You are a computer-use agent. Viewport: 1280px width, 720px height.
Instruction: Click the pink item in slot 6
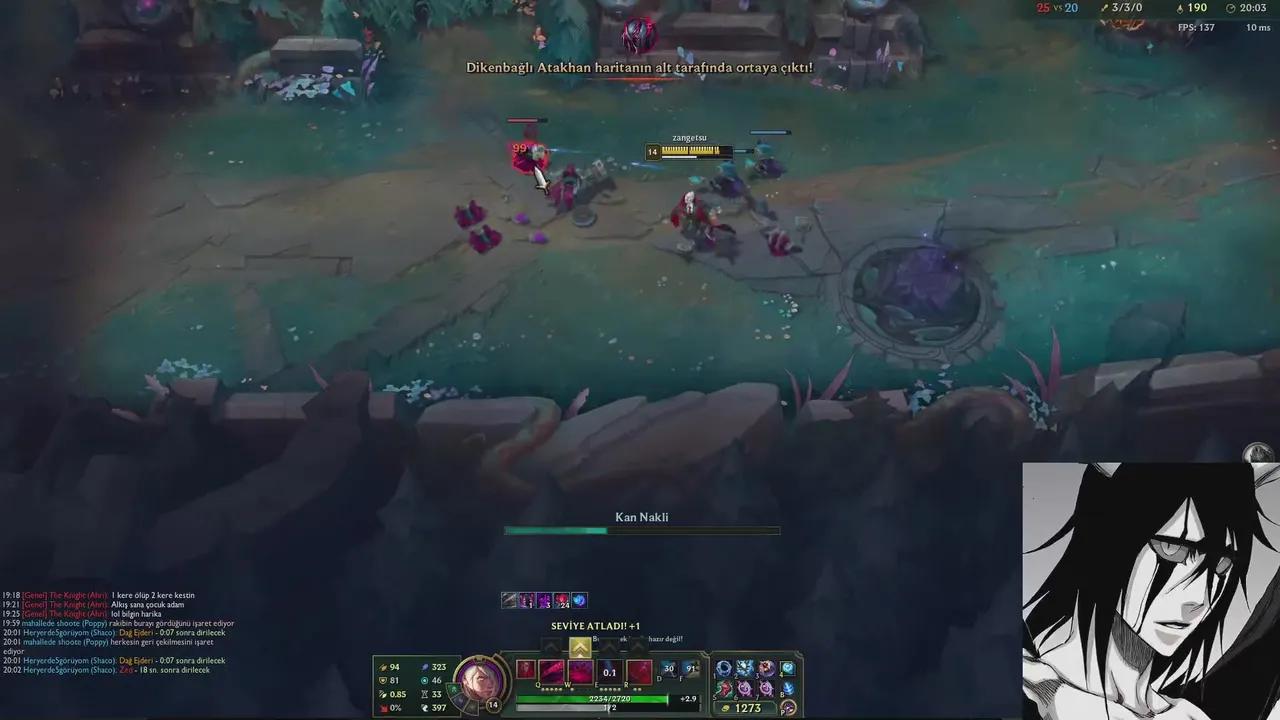[x=743, y=689]
